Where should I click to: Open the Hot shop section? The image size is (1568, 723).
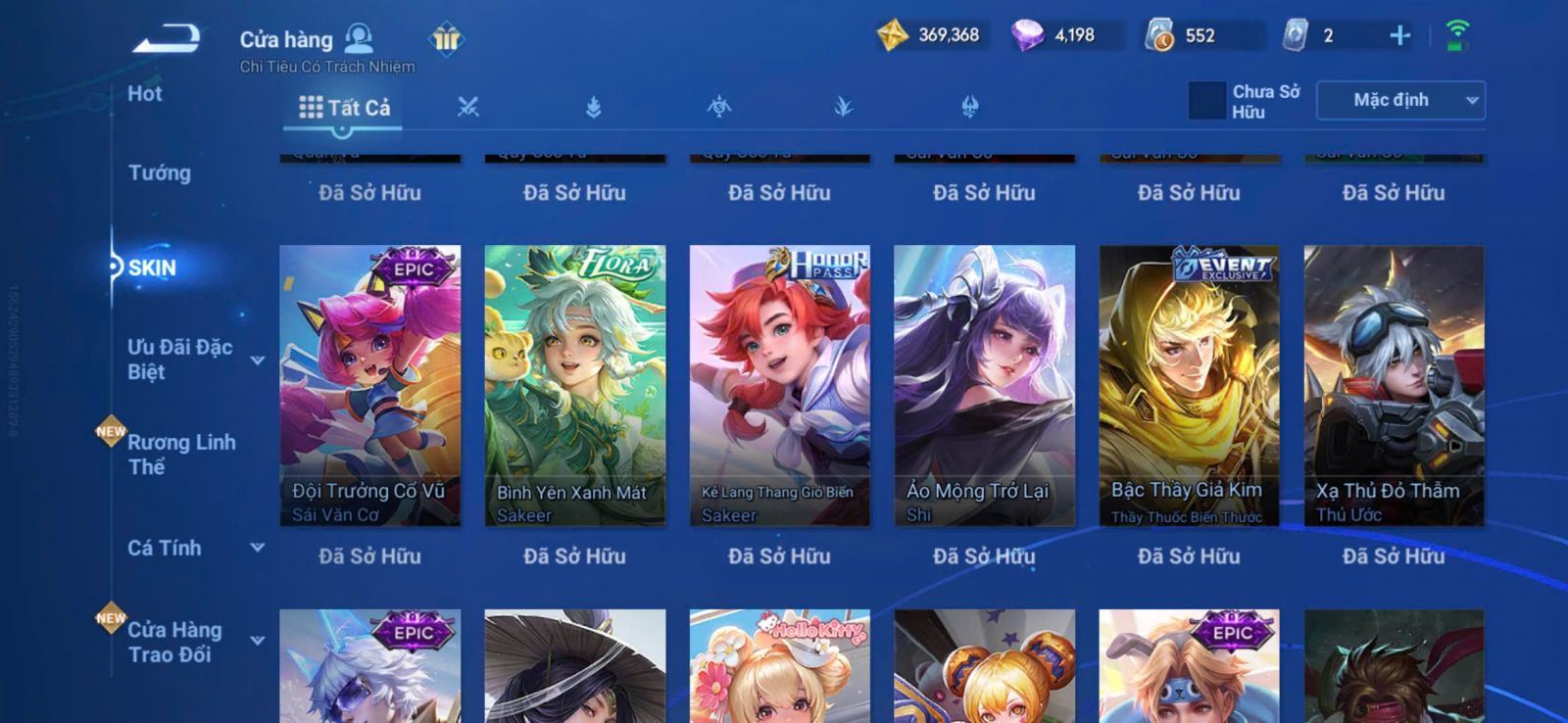coord(145,94)
